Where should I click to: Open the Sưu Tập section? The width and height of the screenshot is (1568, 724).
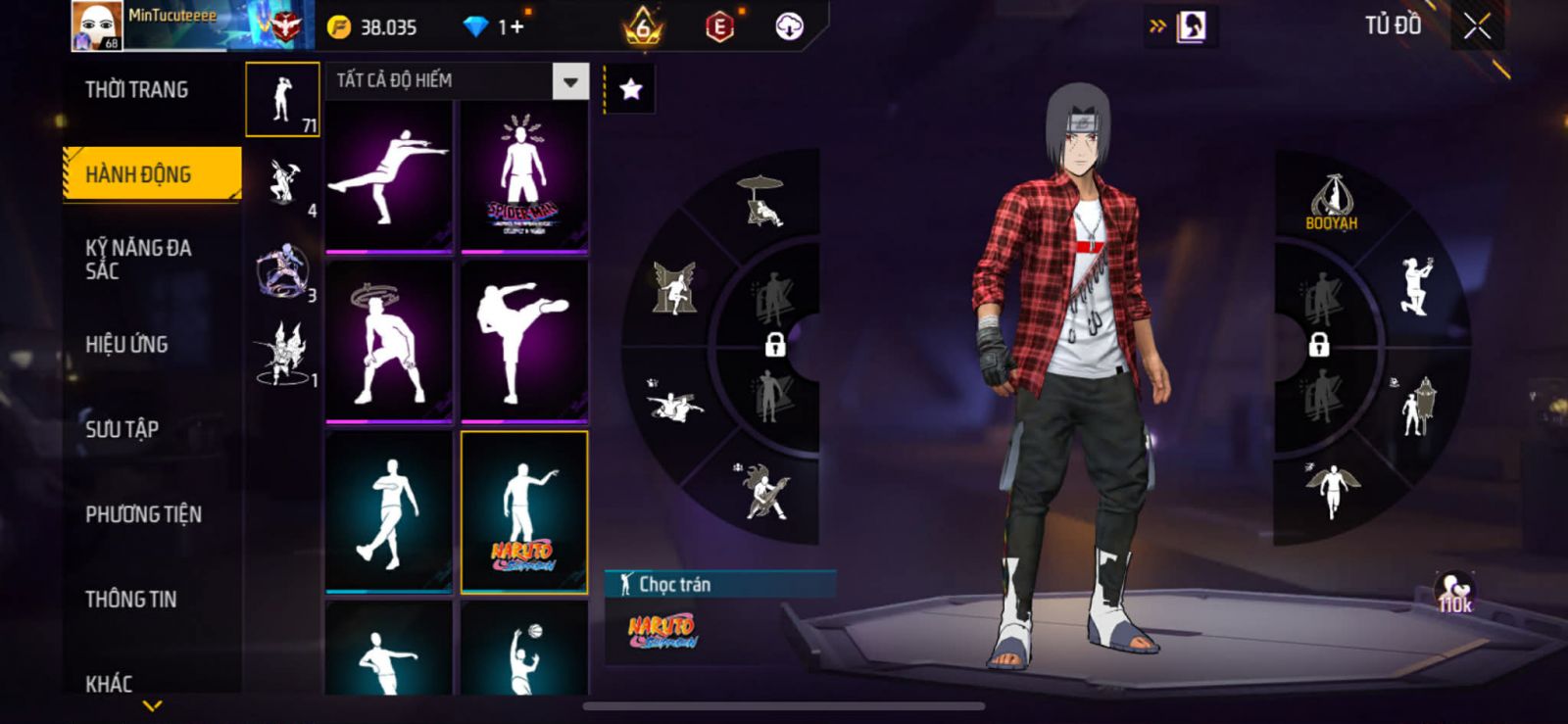(122, 429)
